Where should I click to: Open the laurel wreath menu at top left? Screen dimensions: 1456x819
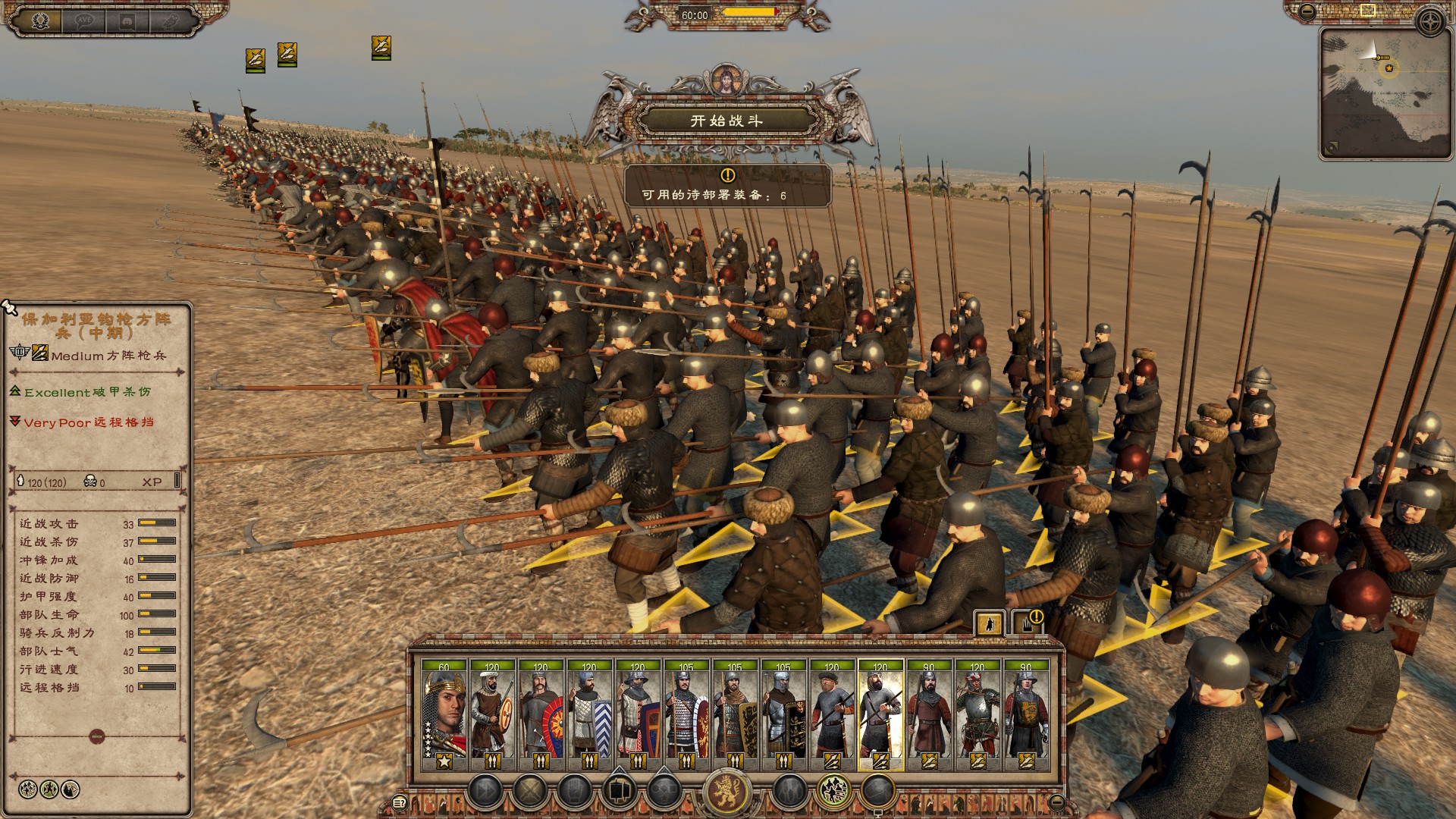click(40, 20)
